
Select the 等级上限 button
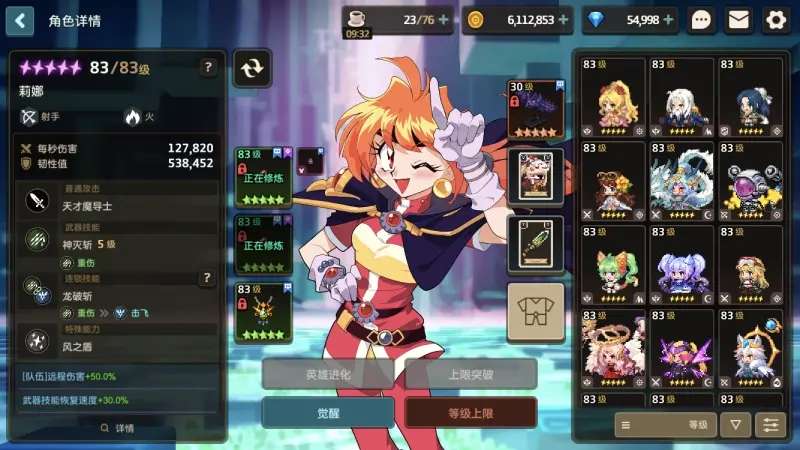(470, 412)
